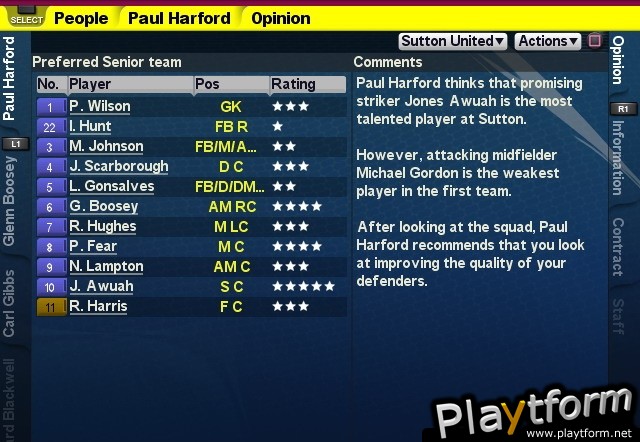Viewport: 640px width, 442px height.
Task: Sort list by the Pos column header
Action: 207,84
